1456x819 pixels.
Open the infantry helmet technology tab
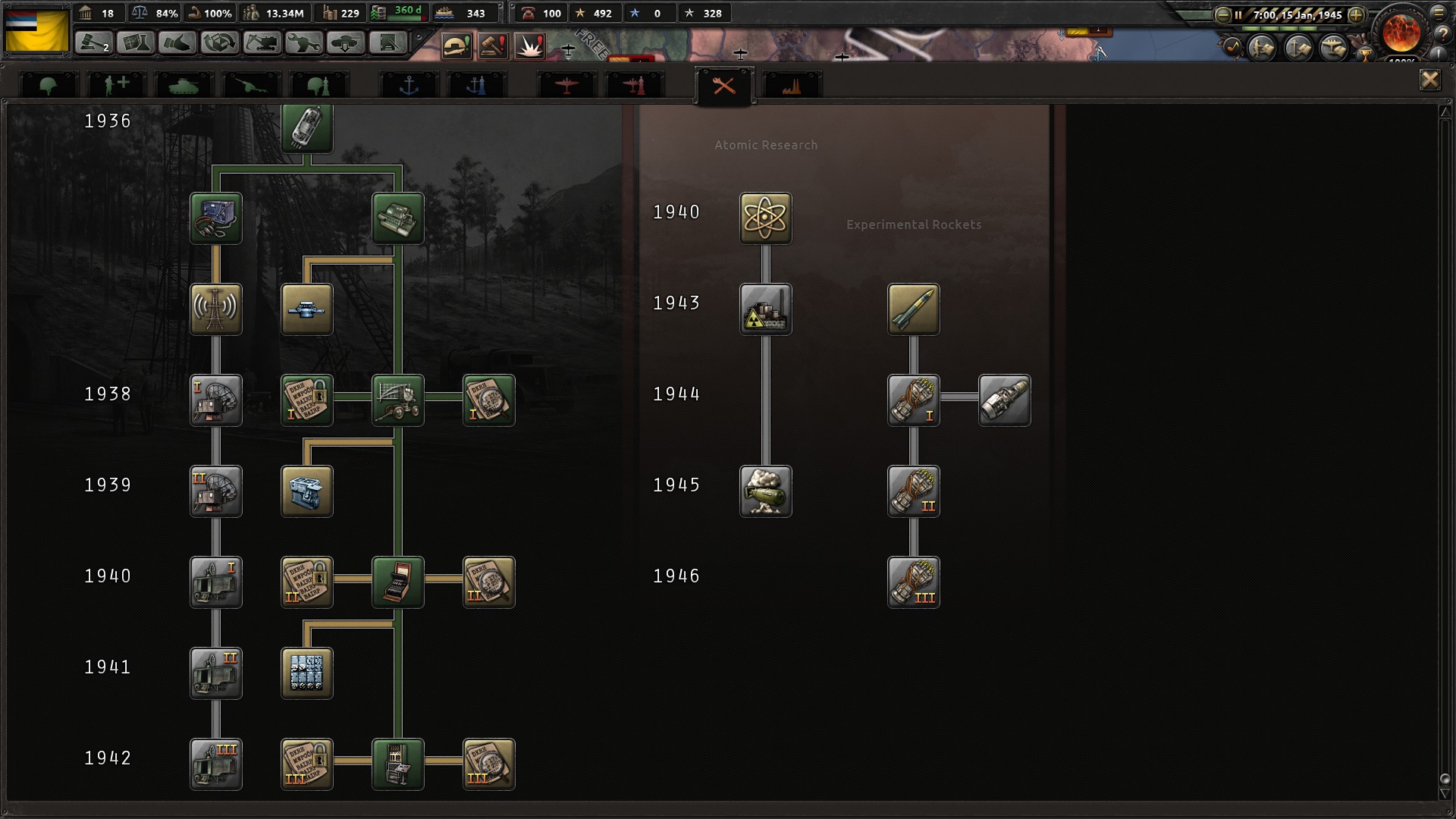pos(48,85)
